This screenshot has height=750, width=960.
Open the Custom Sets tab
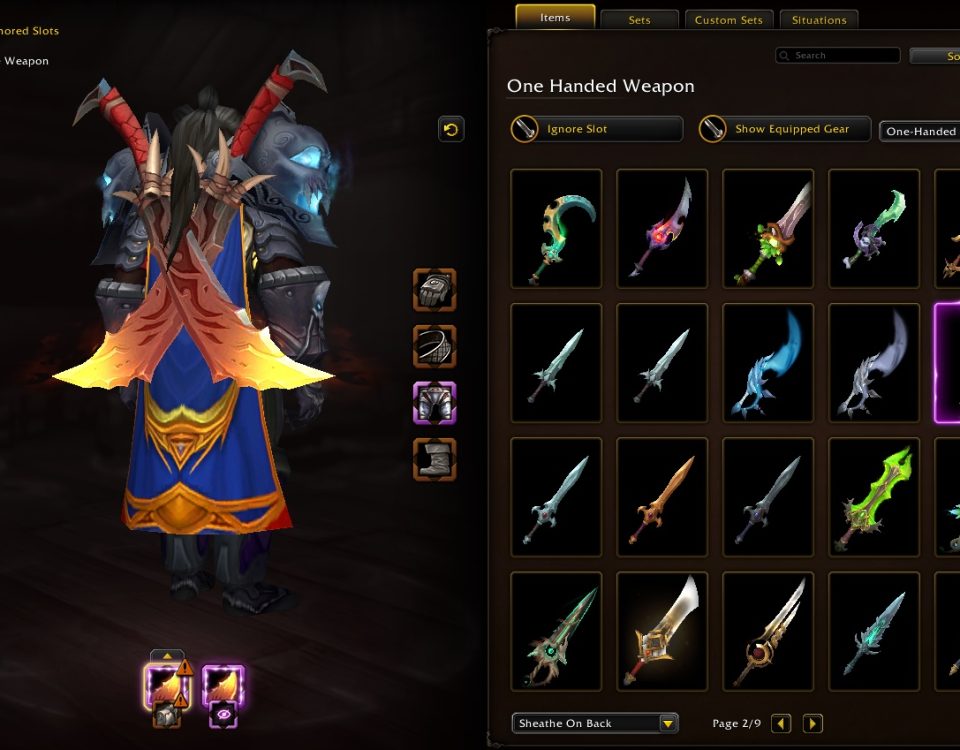(x=728, y=20)
